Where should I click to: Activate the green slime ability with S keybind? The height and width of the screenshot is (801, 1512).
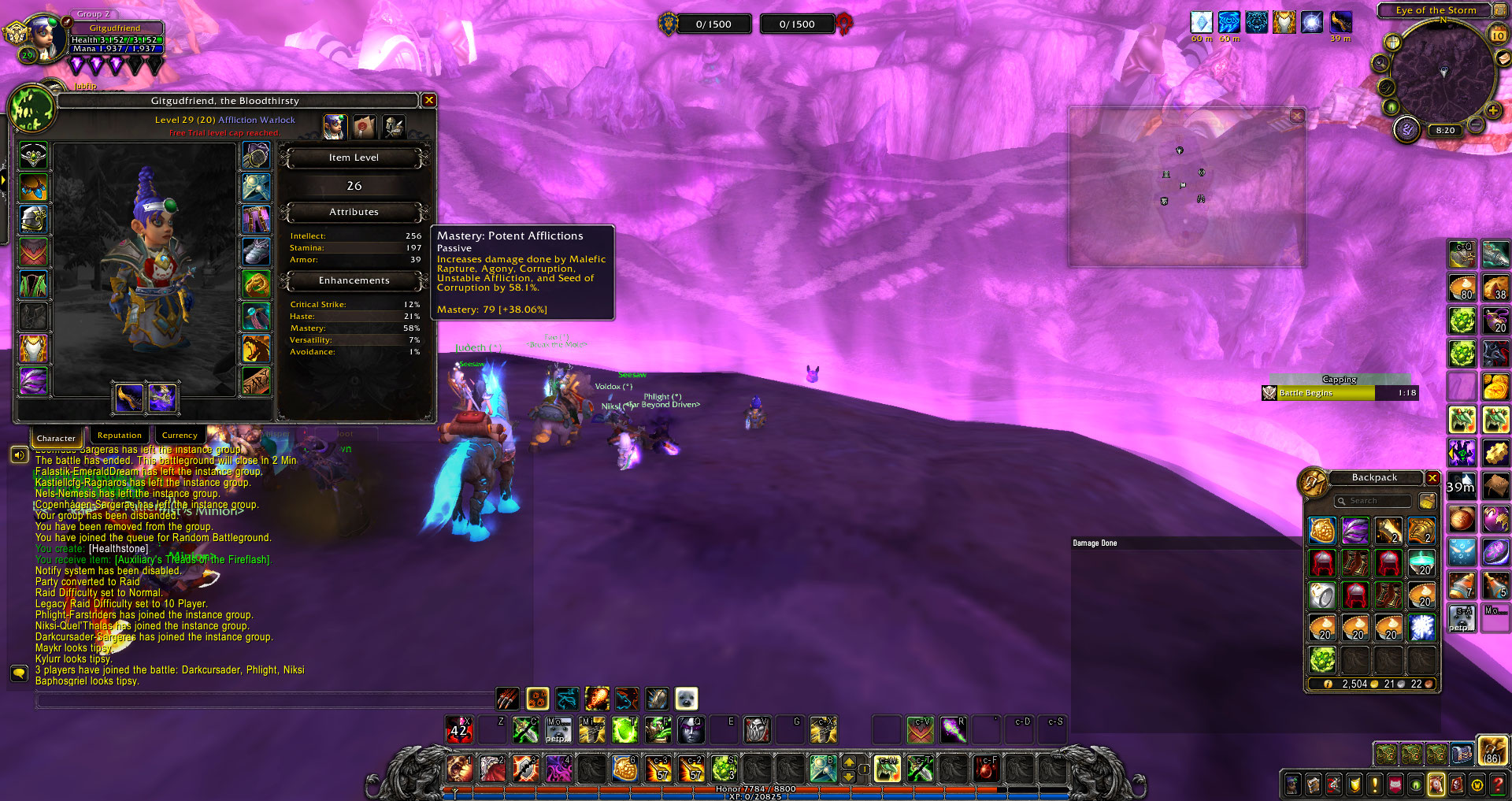tap(724, 768)
